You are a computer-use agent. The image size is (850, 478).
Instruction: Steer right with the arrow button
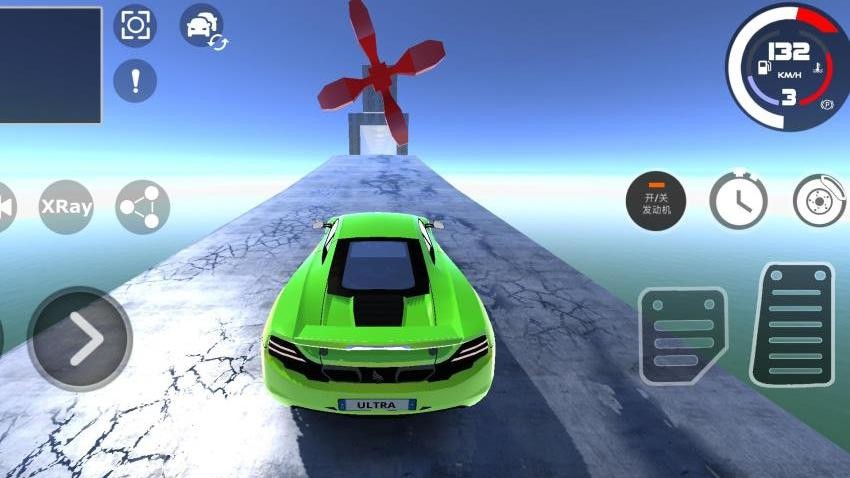80,340
